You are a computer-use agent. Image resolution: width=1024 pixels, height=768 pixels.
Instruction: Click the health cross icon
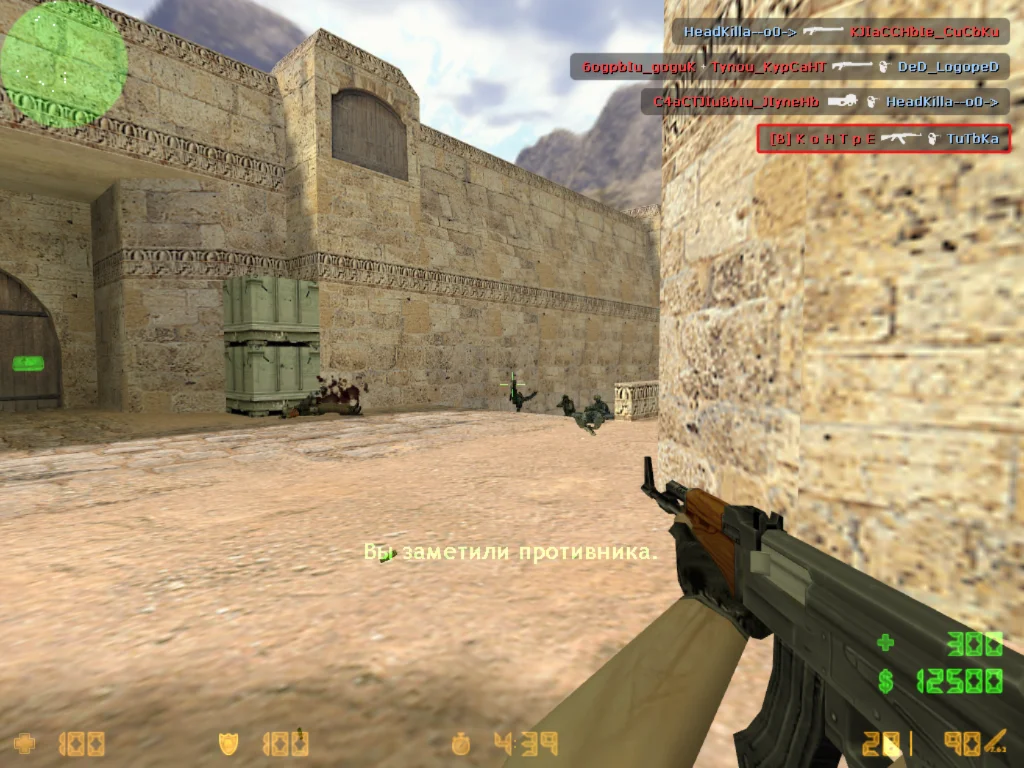[24, 743]
